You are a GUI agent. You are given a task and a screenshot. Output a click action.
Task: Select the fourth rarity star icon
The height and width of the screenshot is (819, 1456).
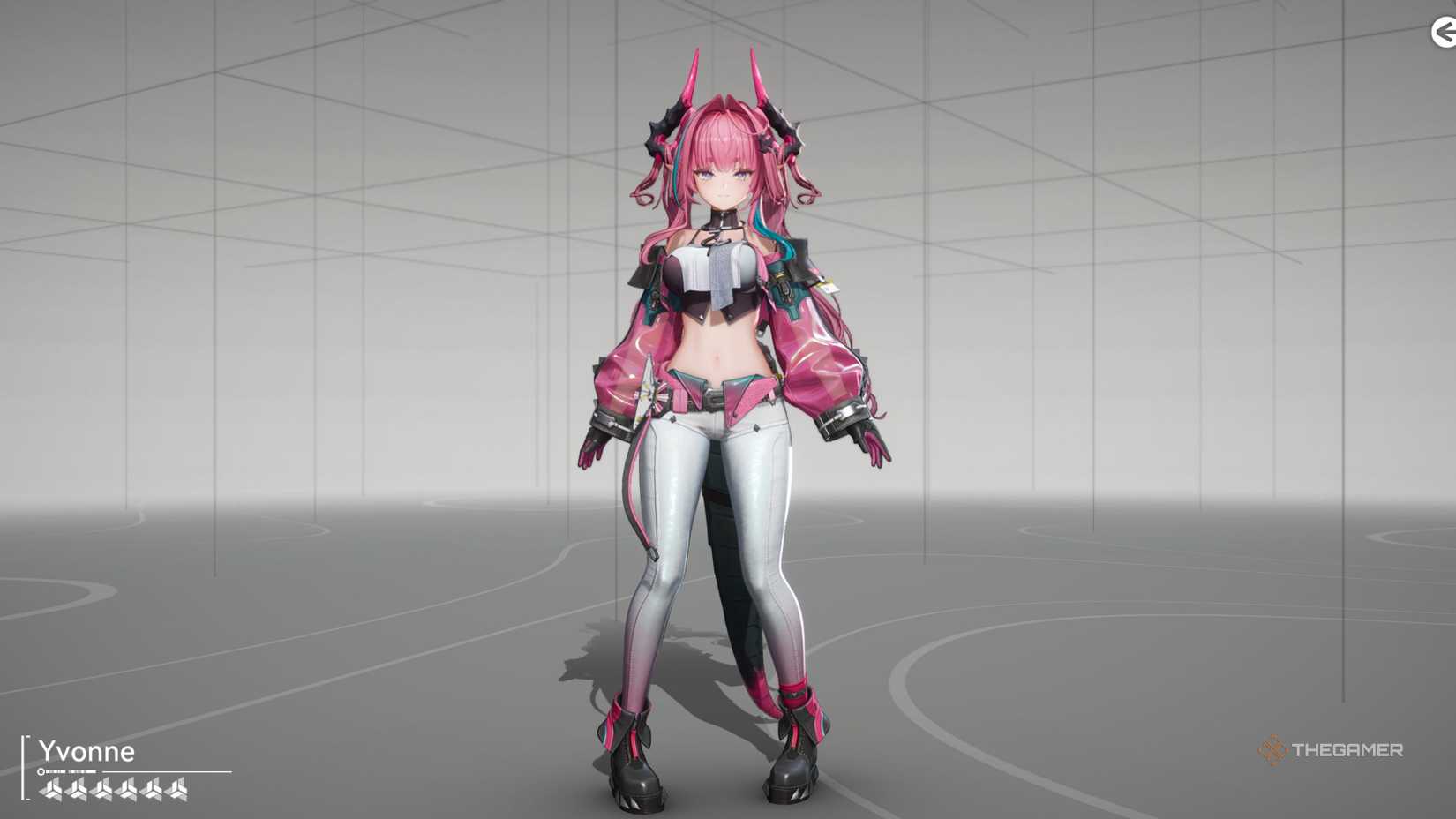[126, 790]
